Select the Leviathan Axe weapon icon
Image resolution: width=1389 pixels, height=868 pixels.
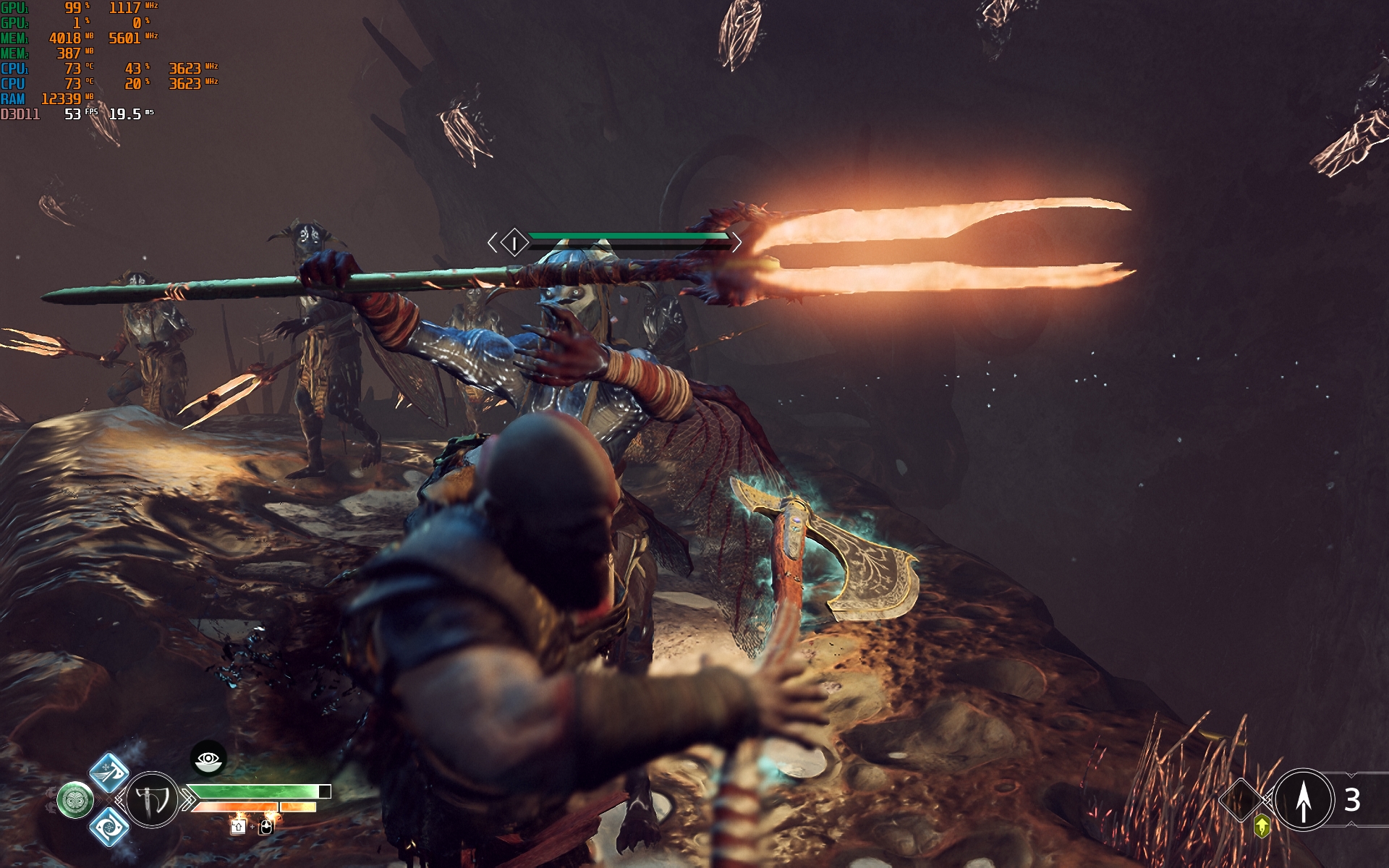pyautogui.click(x=153, y=799)
